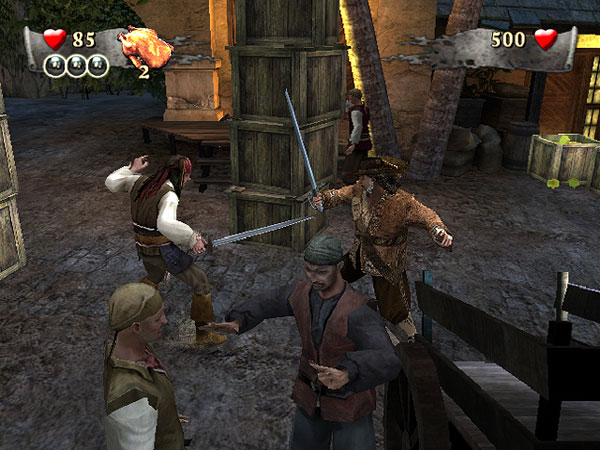This screenshot has width=600, height=450.
Task: Select the roast chicken food item icon
Action: (x=143, y=45)
